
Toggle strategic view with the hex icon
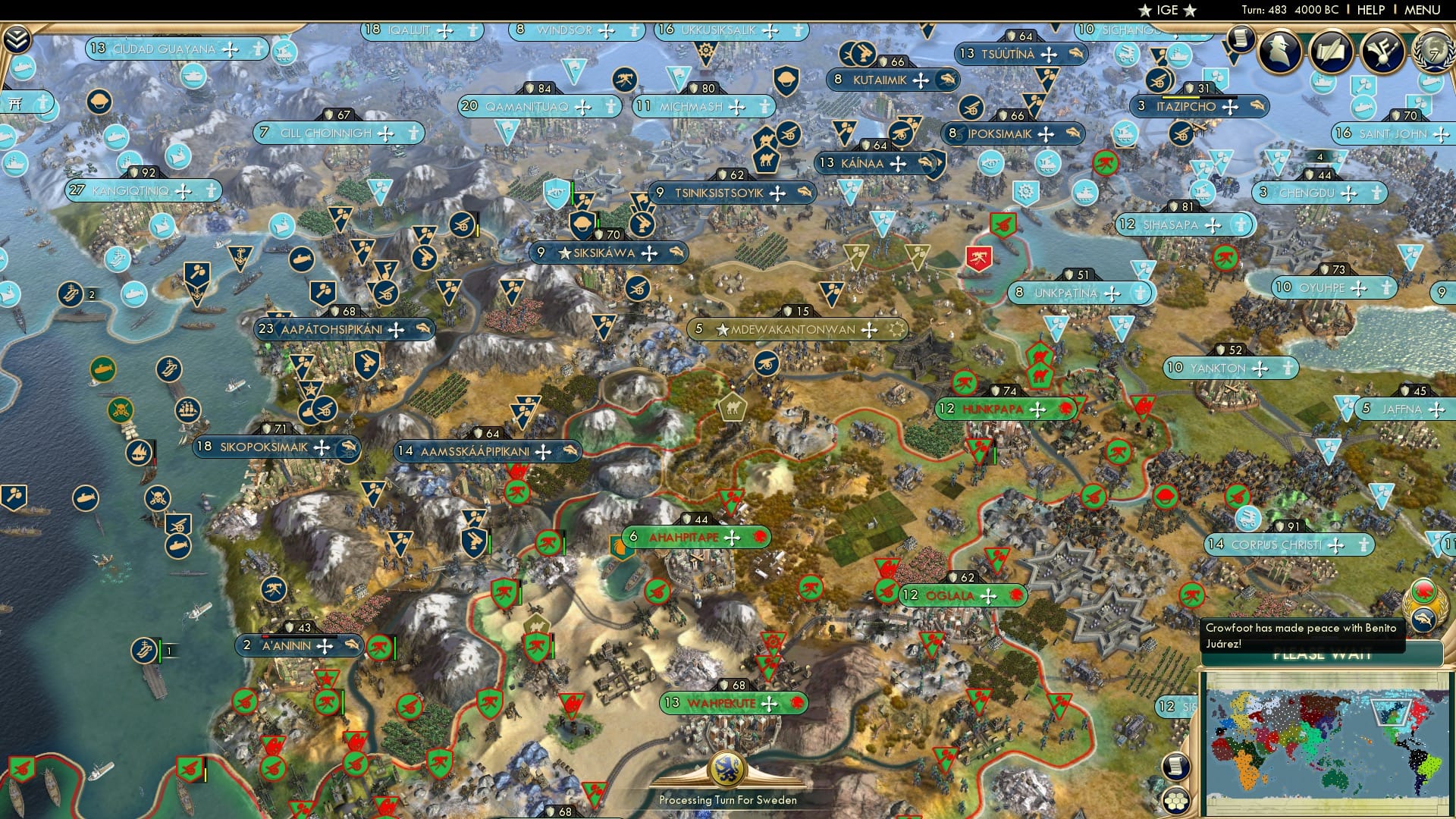pyautogui.click(x=1177, y=802)
